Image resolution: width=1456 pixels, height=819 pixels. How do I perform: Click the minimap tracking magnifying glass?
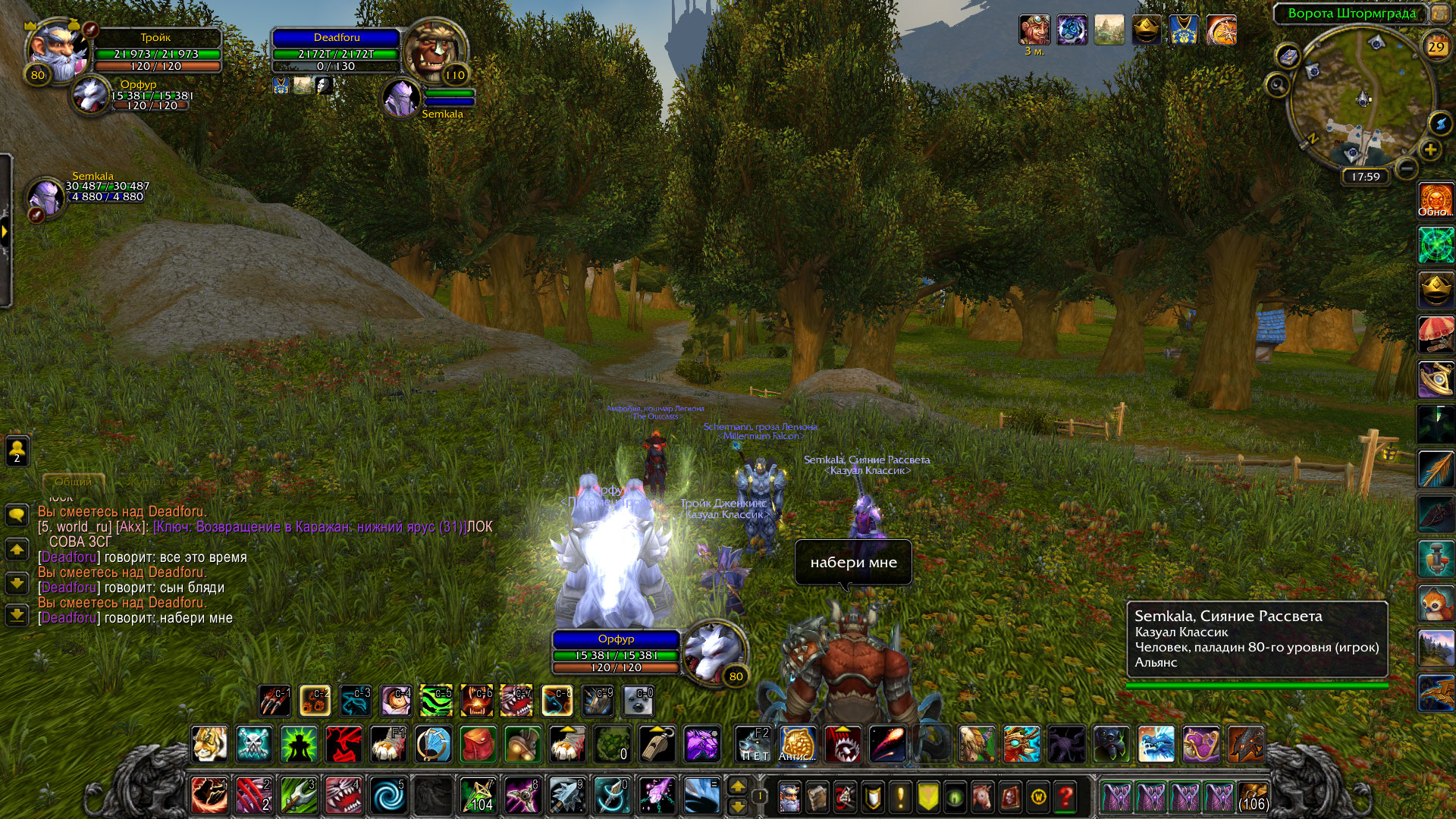click(x=1277, y=85)
